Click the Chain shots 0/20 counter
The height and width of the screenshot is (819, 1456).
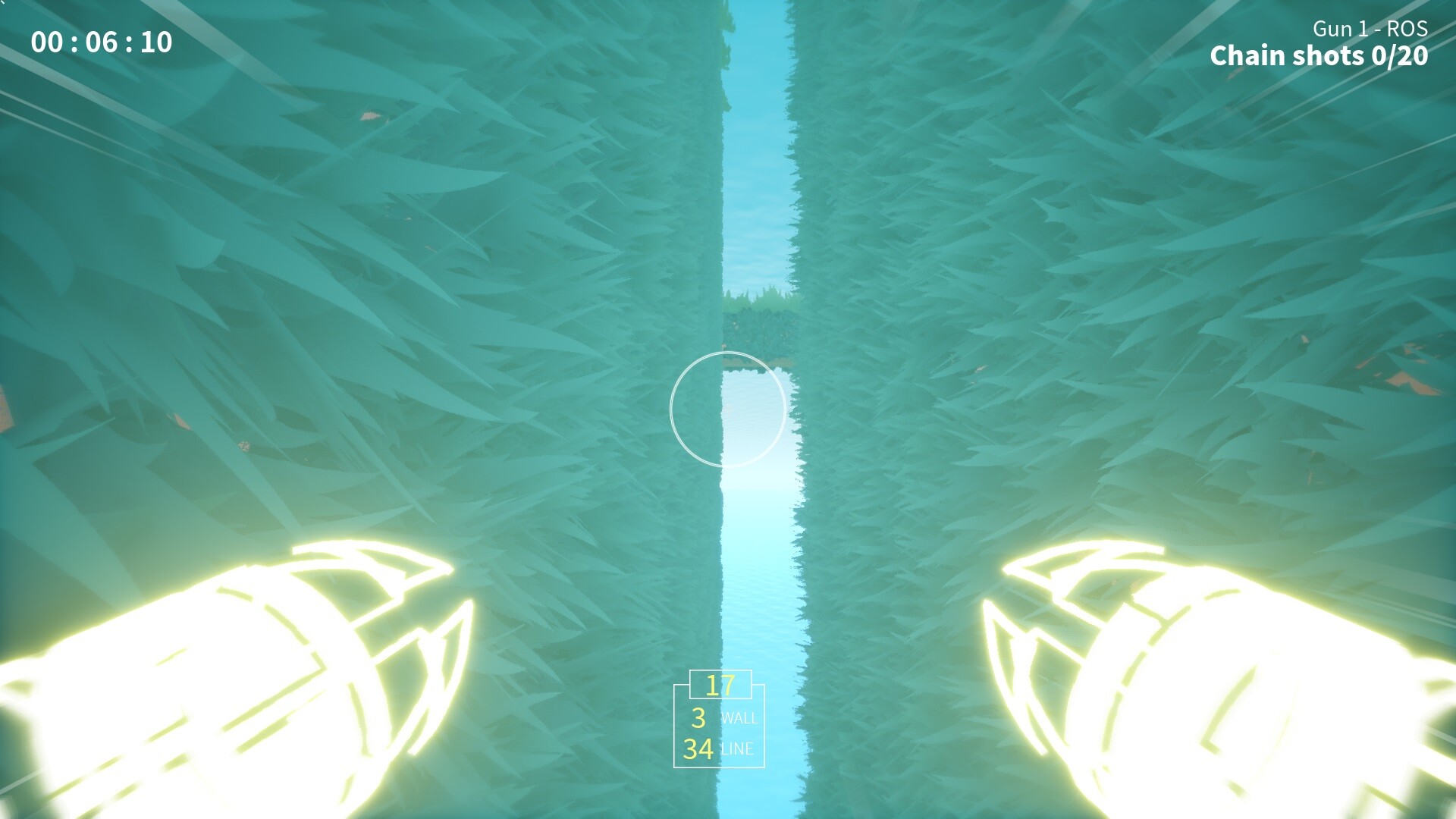click(x=1320, y=55)
